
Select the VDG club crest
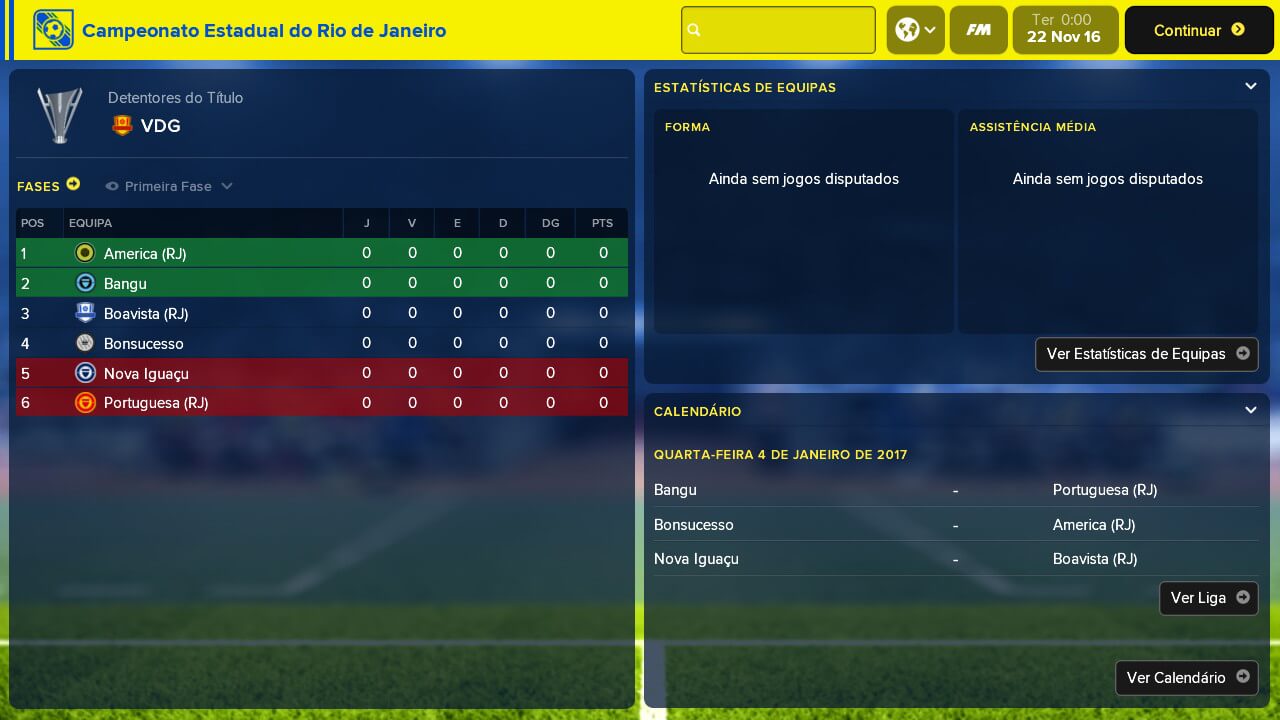click(x=122, y=126)
